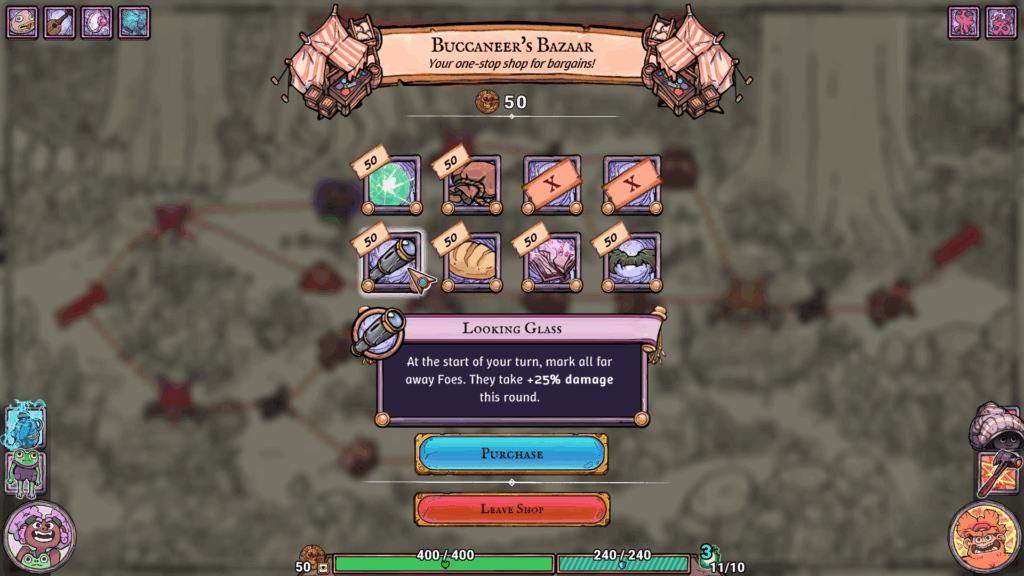Purchase the Looking Glass

(x=511, y=454)
